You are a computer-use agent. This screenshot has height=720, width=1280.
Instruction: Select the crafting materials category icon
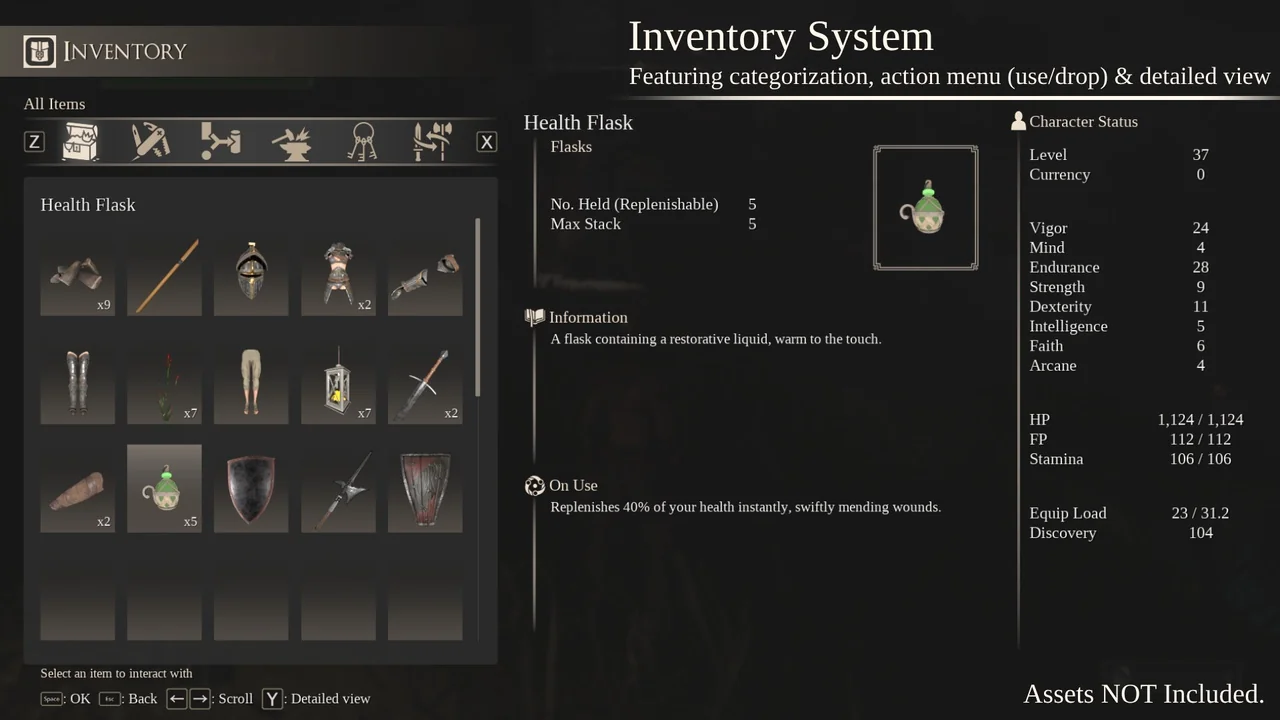220,141
